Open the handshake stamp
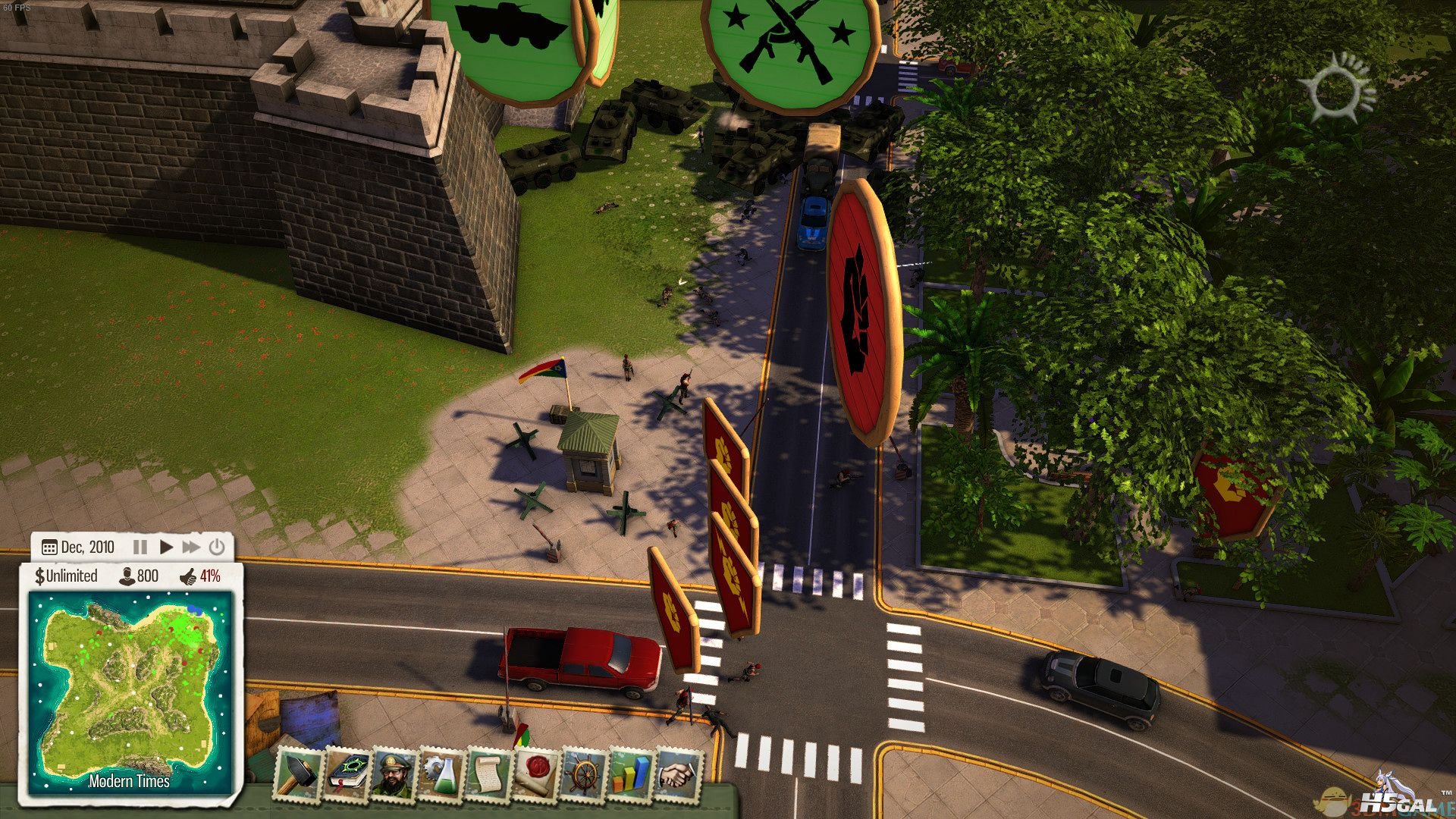 (679, 773)
